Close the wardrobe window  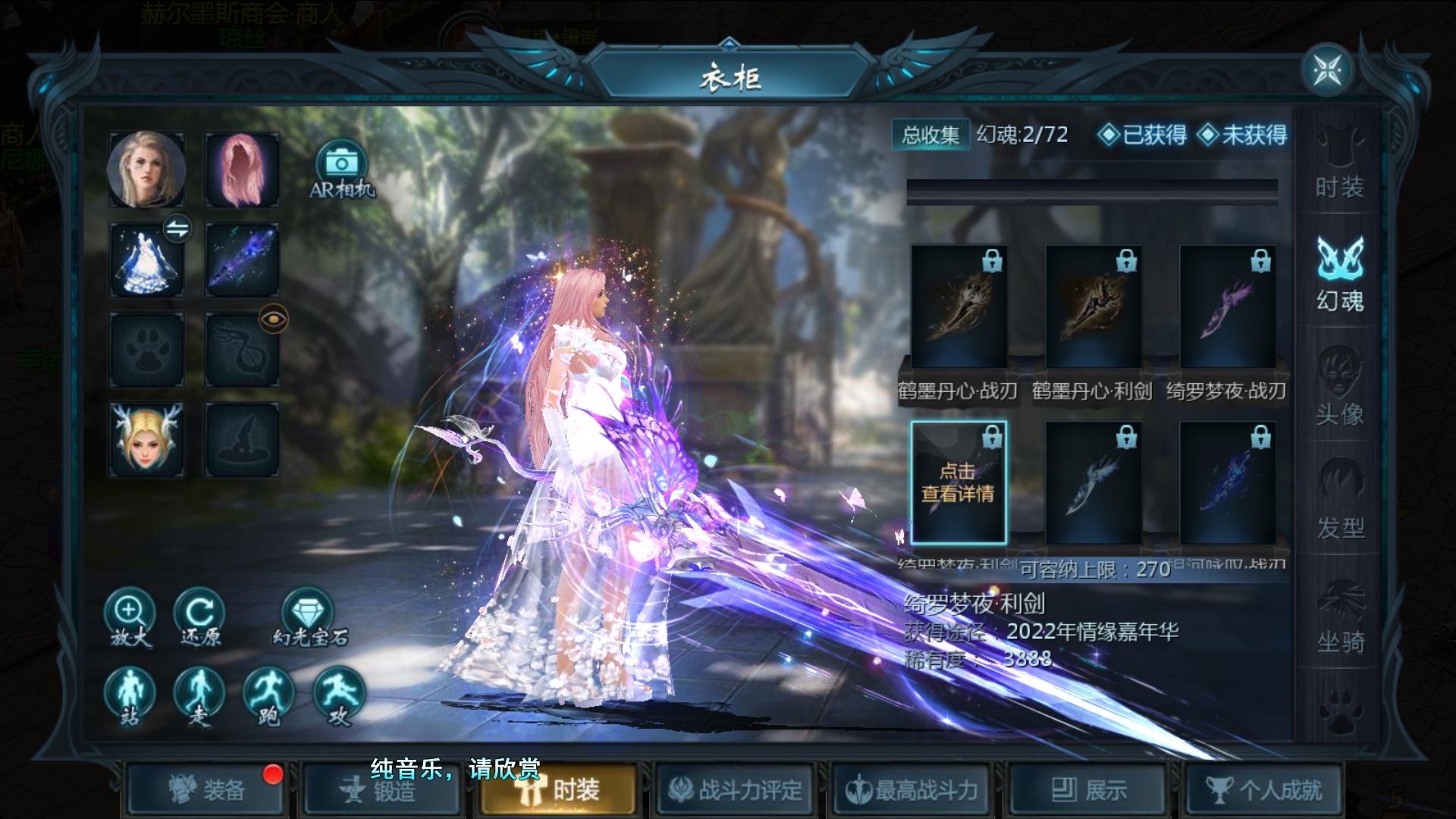click(1327, 71)
